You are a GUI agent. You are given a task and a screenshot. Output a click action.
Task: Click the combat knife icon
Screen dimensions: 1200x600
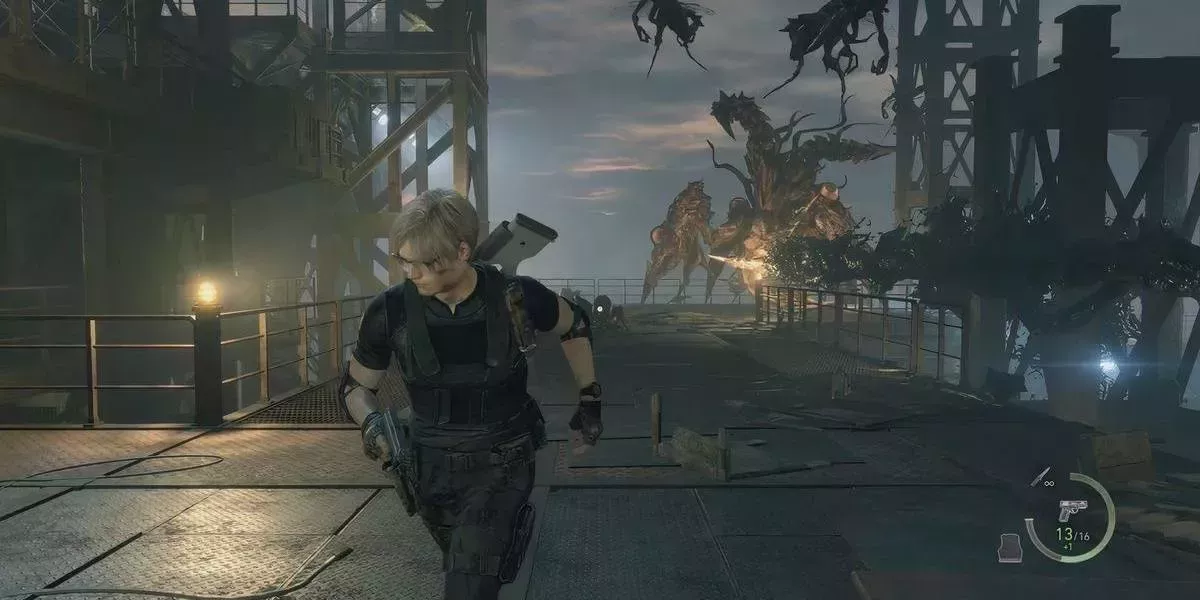(x=1040, y=478)
